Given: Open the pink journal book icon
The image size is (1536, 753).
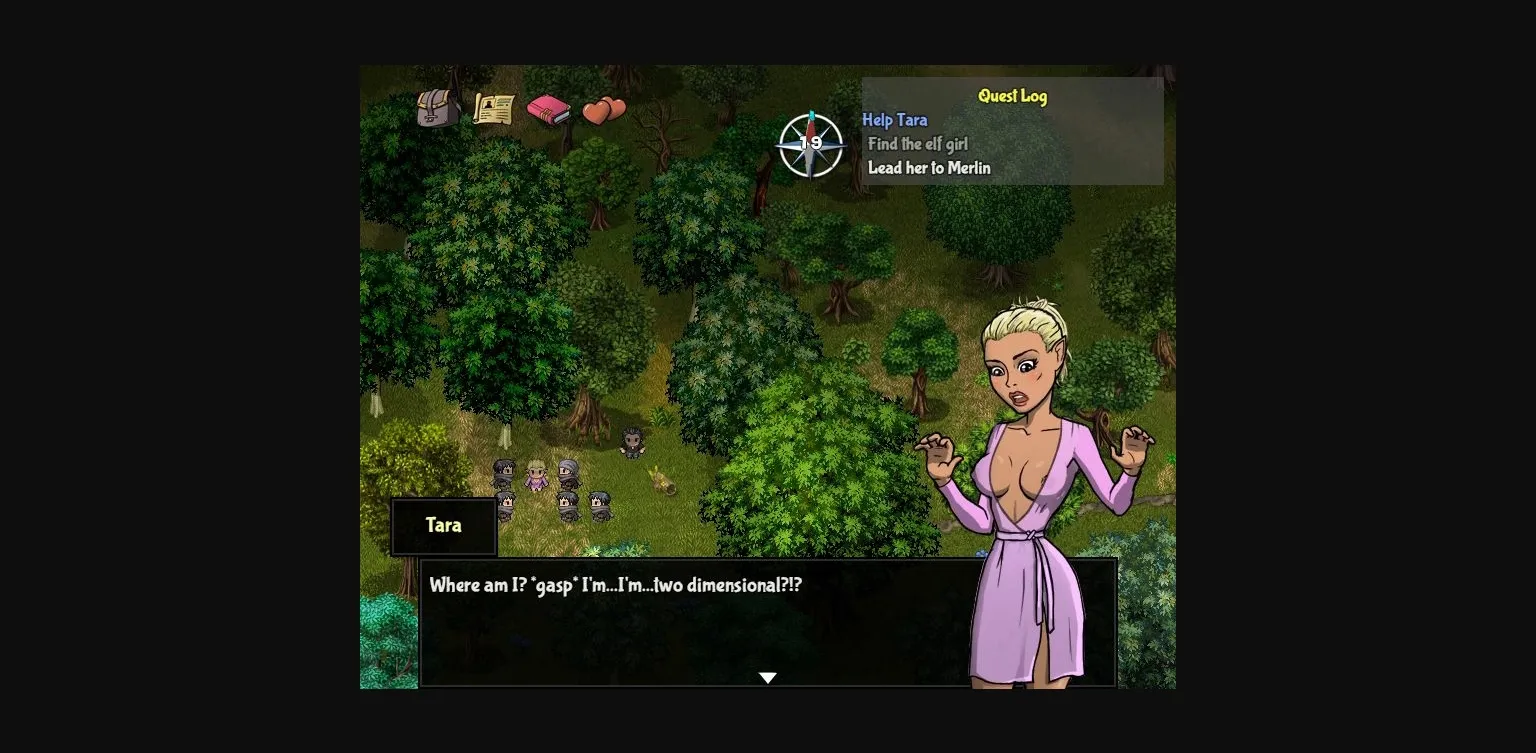Looking at the screenshot, I should click(550, 110).
